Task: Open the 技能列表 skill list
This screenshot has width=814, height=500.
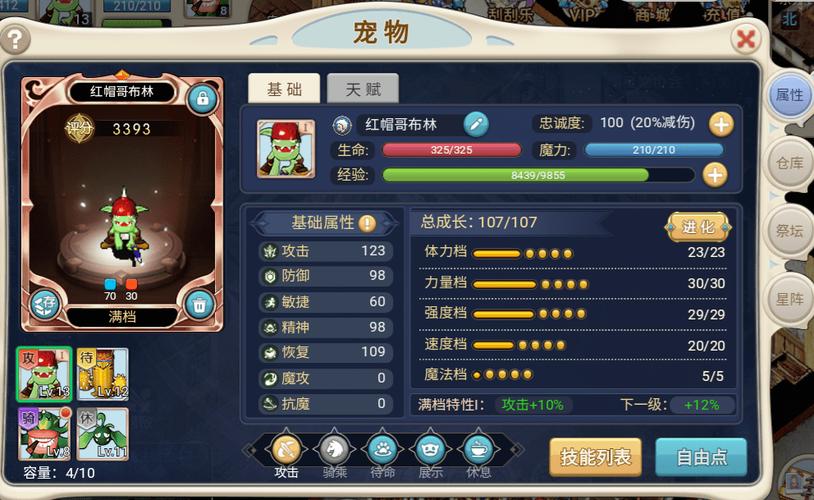Action: 595,457
